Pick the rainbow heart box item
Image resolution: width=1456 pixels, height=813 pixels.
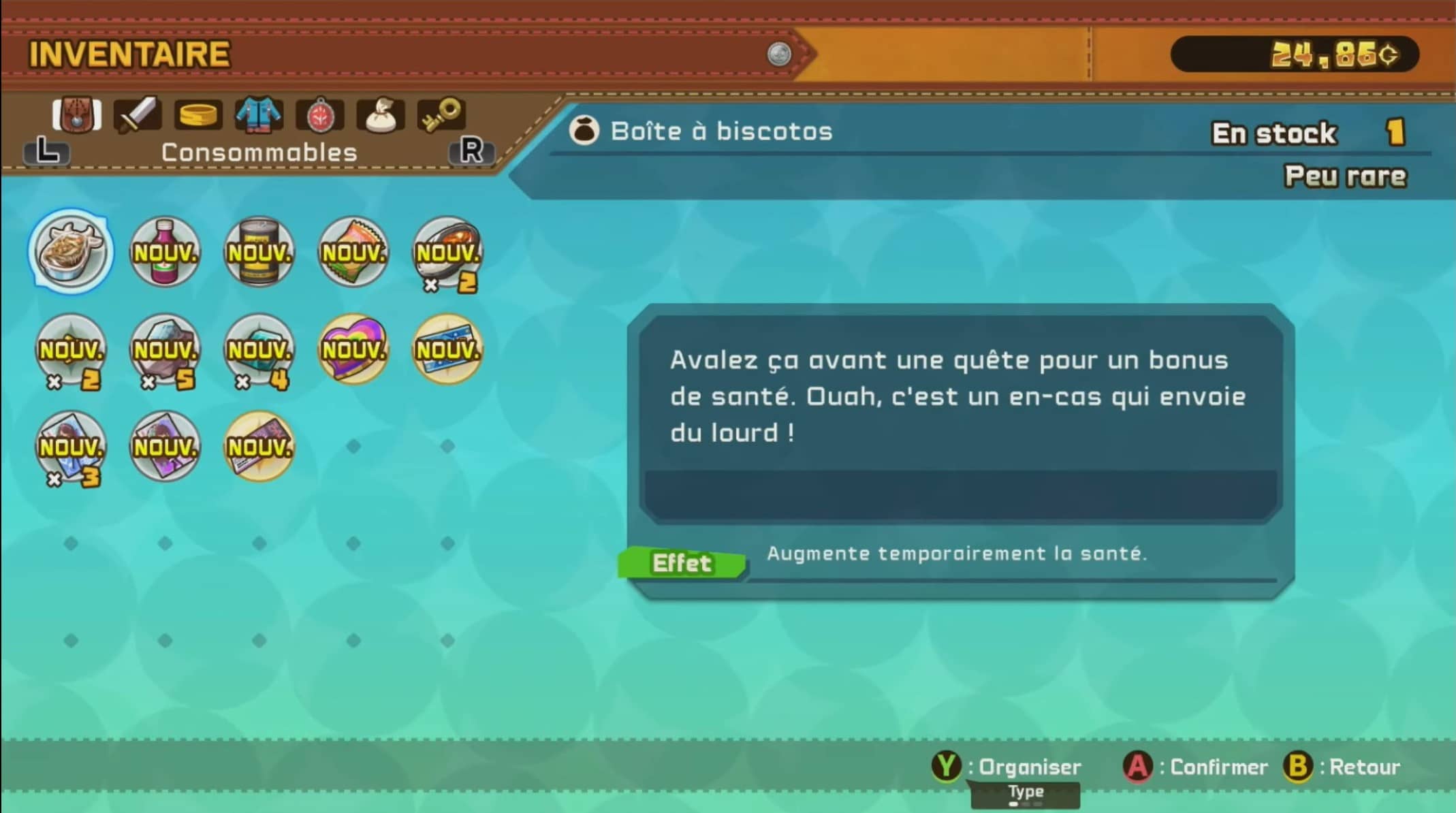click(353, 350)
